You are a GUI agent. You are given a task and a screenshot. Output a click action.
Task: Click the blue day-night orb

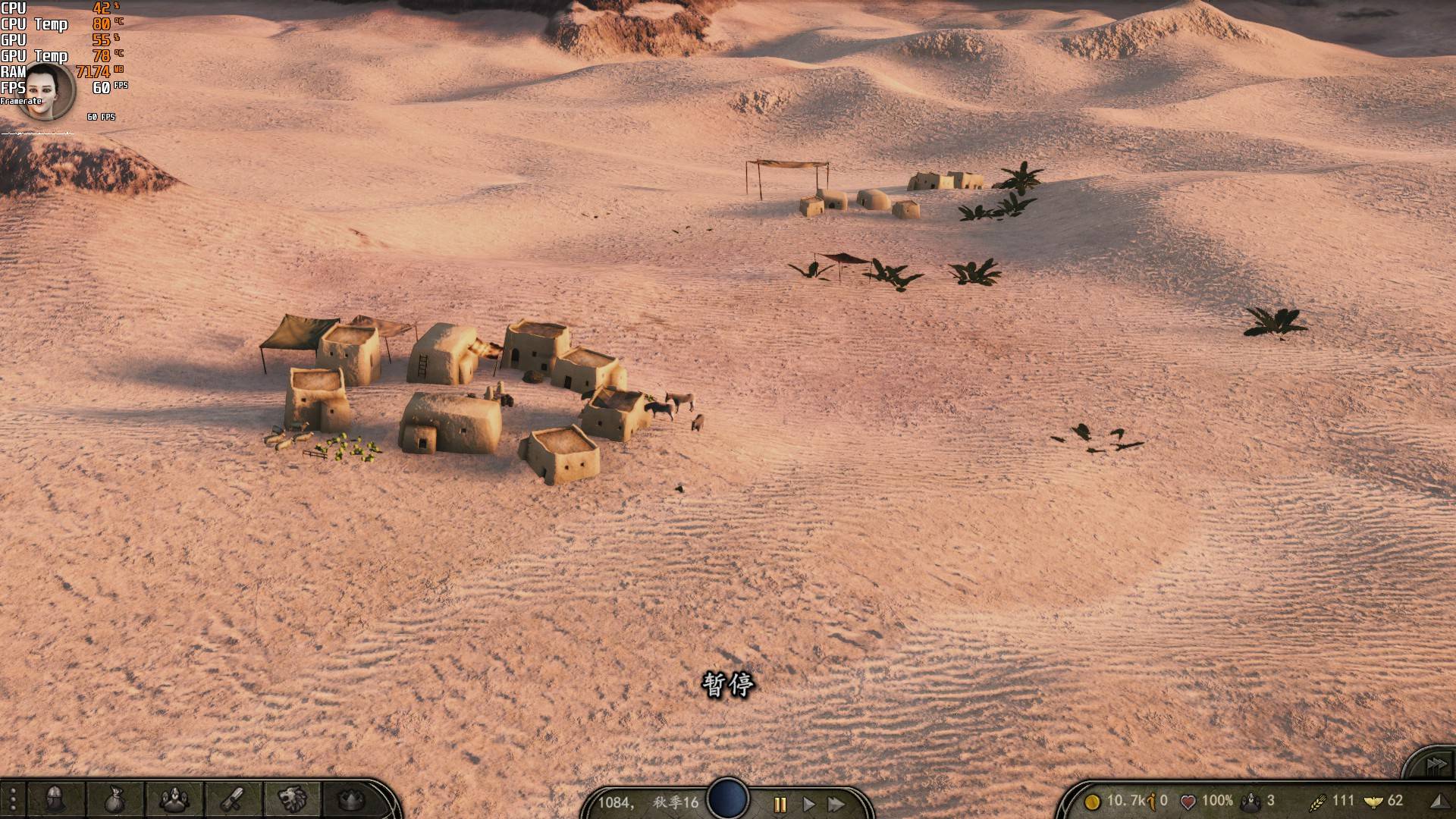click(728, 799)
